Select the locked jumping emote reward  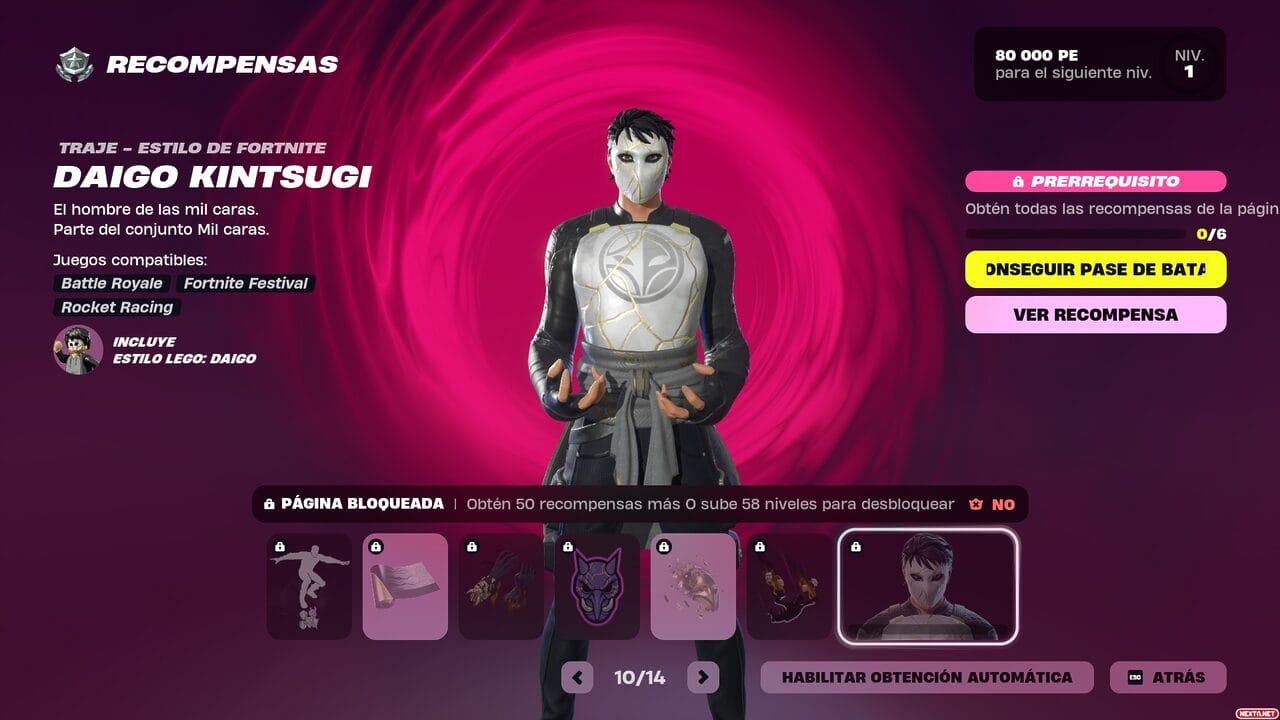(x=309, y=586)
